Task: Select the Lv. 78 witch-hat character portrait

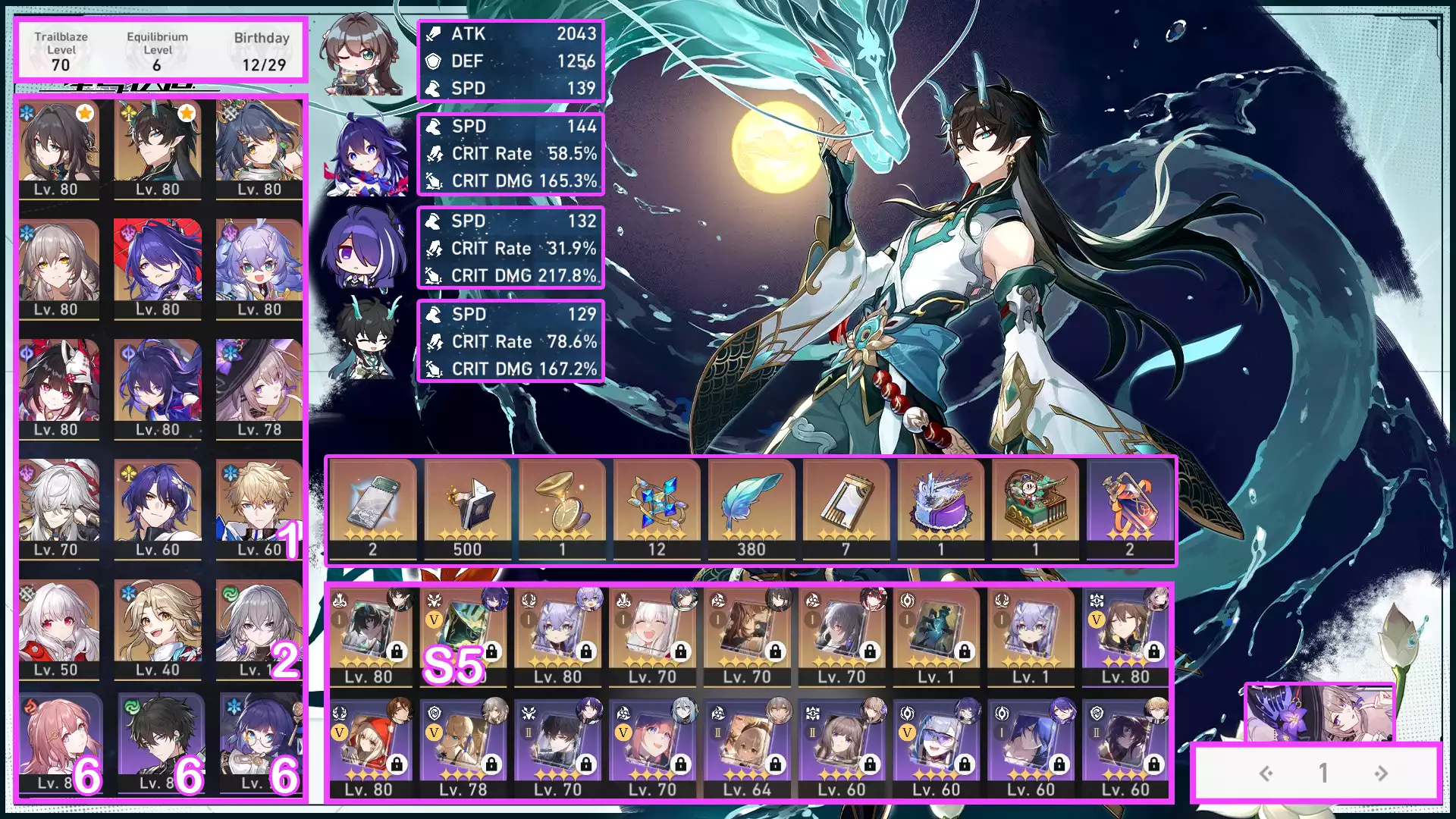Action: pyautogui.click(x=259, y=388)
